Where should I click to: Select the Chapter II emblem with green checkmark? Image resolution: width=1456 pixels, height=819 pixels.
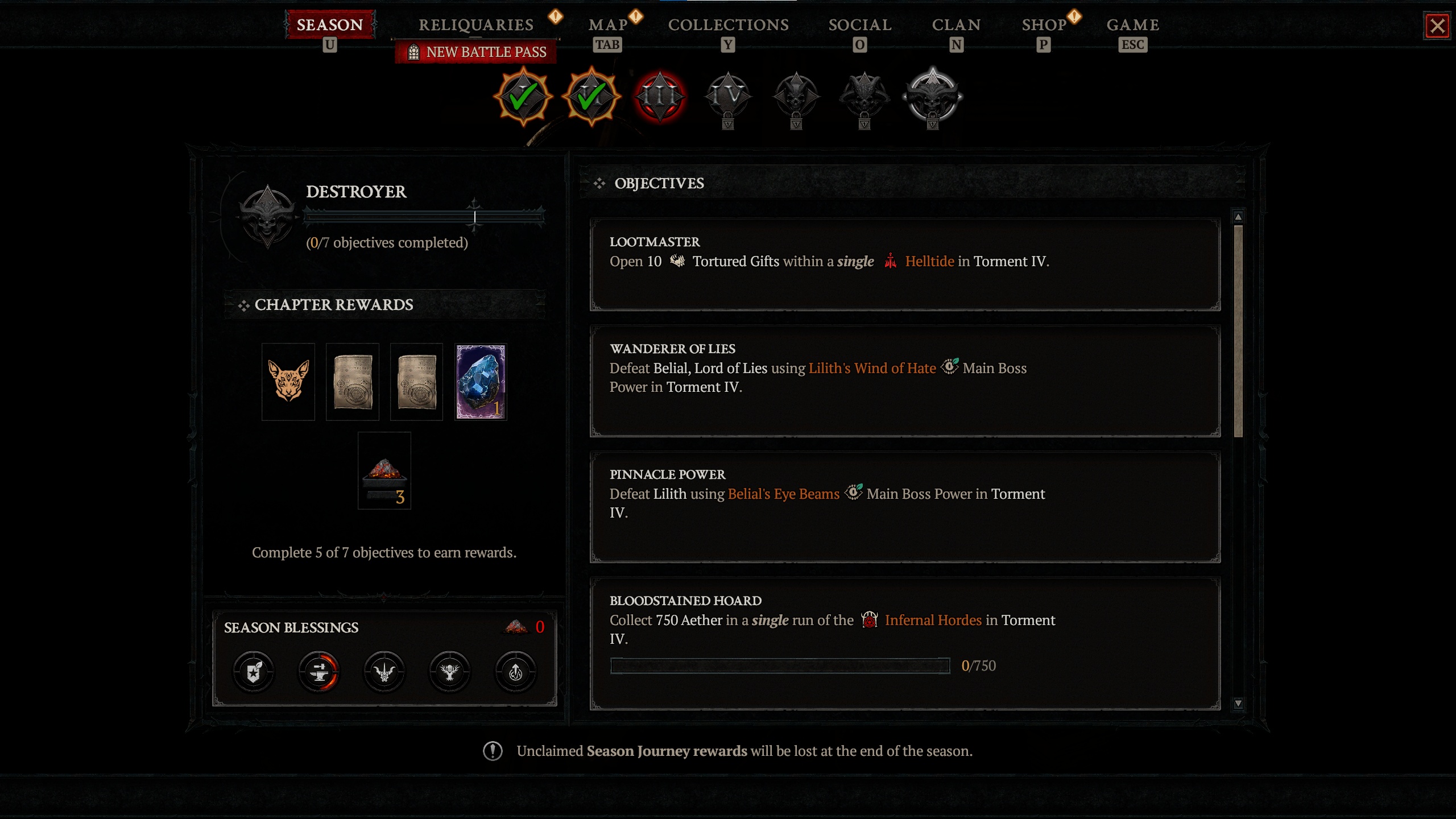(591, 97)
